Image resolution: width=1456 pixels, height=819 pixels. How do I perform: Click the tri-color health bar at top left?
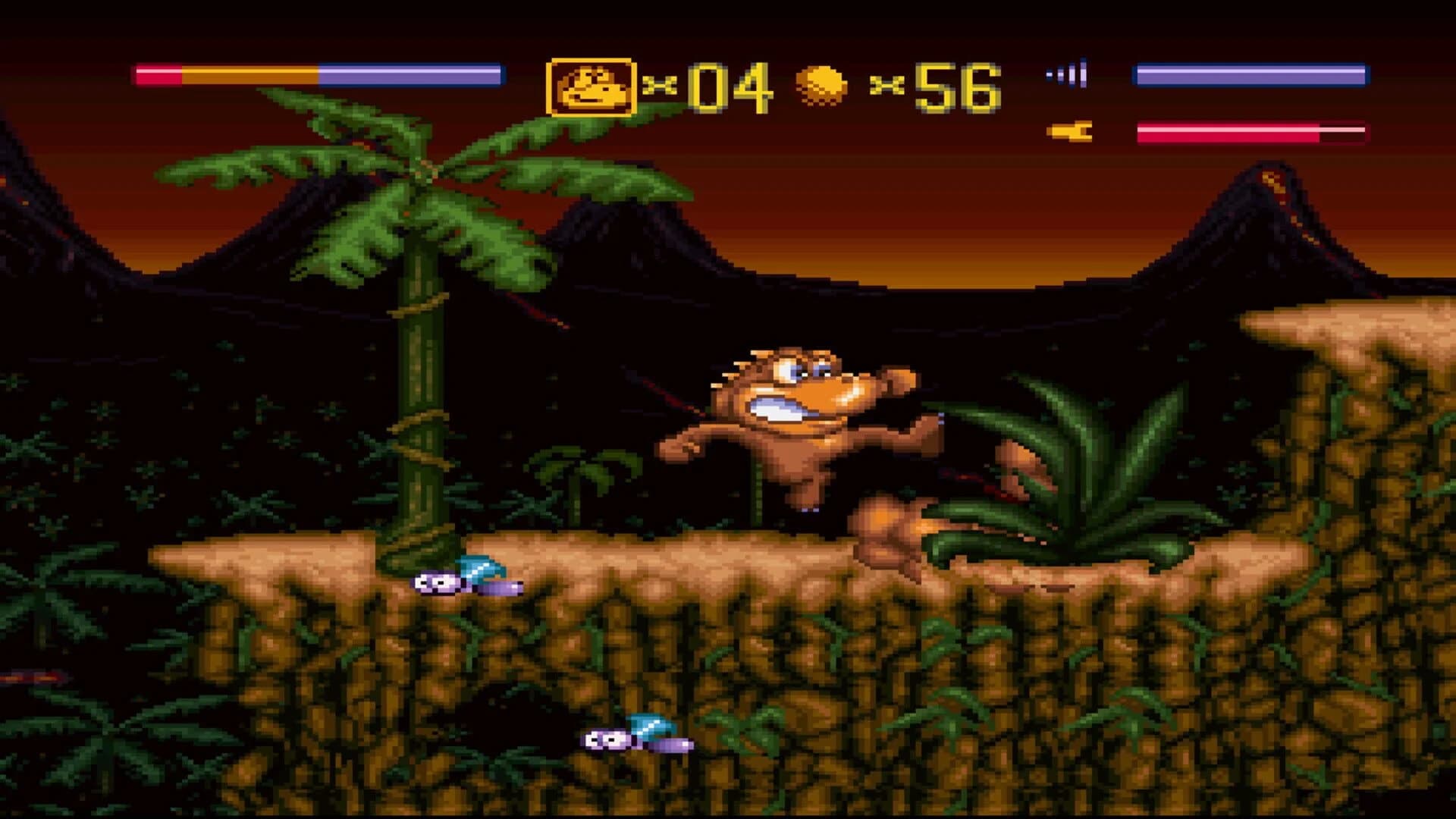coord(318,74)
